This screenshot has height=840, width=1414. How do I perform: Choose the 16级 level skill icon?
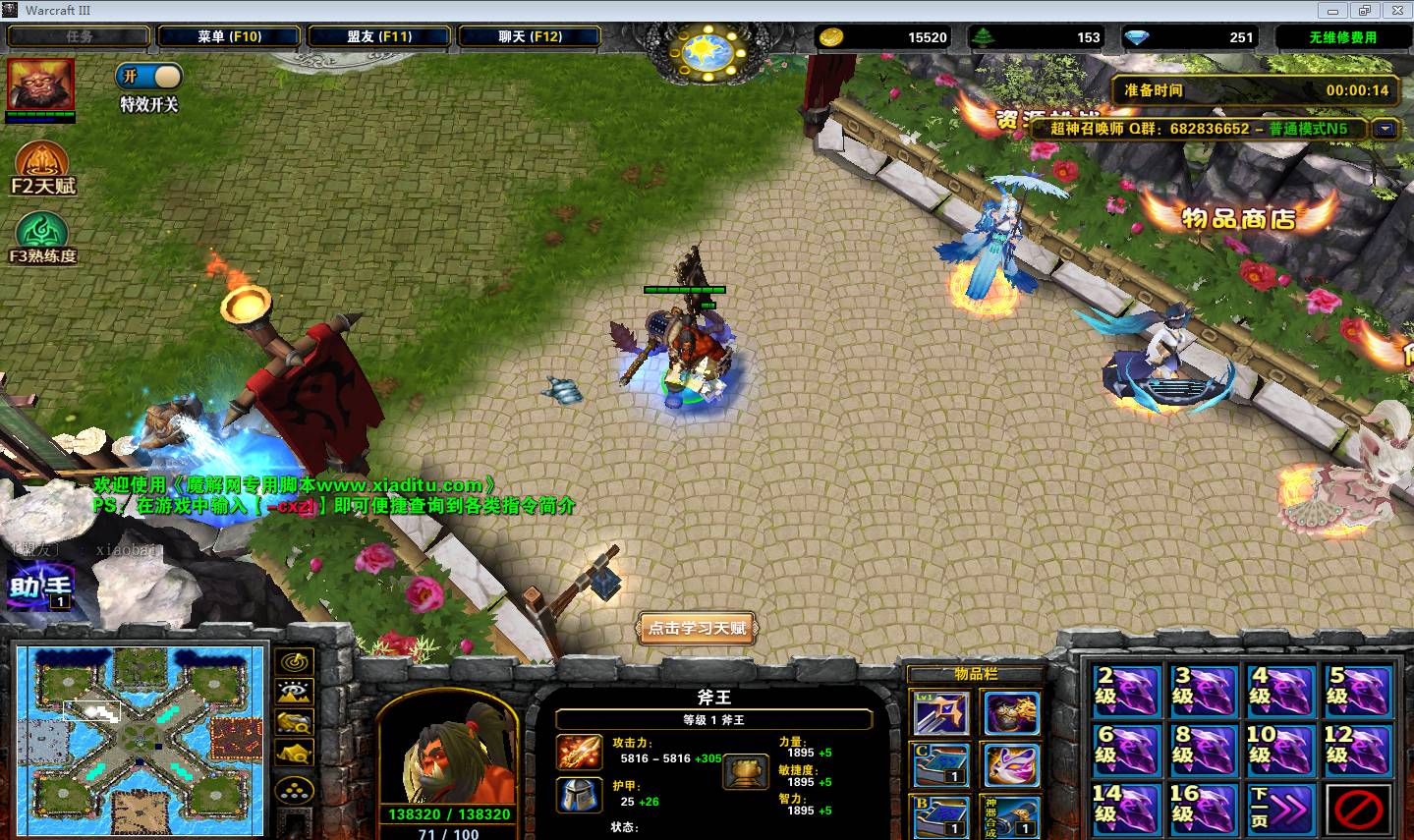point(1203,808)
